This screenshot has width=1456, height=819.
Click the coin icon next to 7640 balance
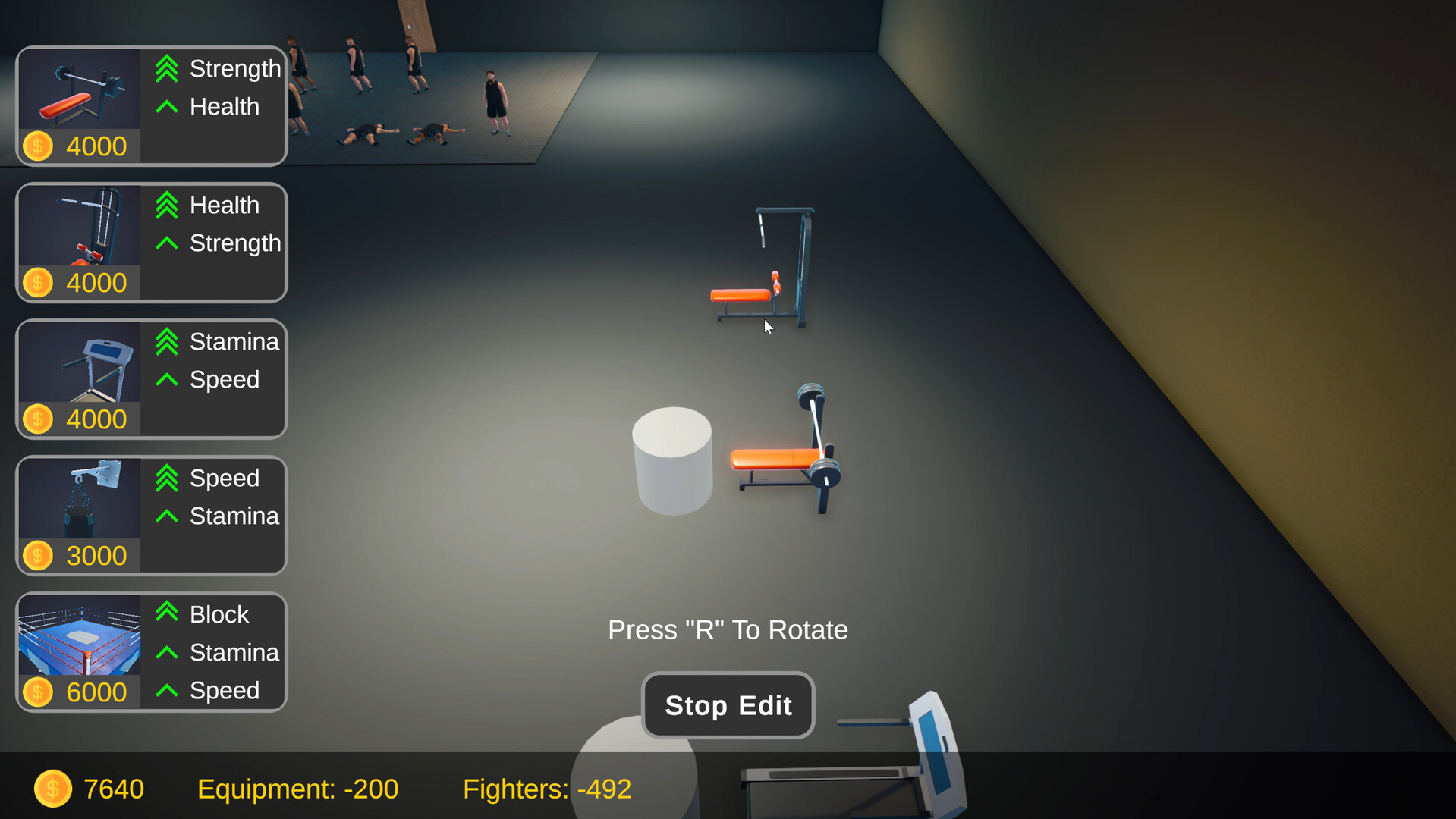tap(52, 788)
